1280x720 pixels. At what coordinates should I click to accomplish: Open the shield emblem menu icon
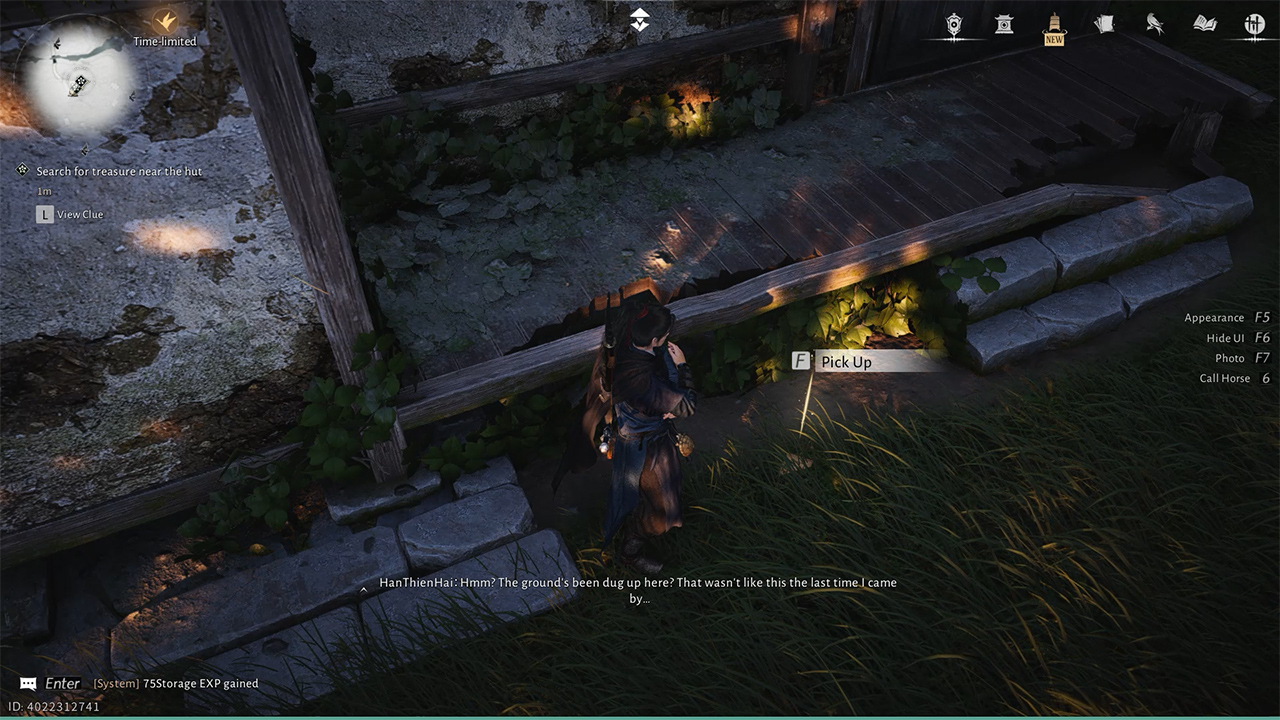pyautogui.click(x=954, y=24)
